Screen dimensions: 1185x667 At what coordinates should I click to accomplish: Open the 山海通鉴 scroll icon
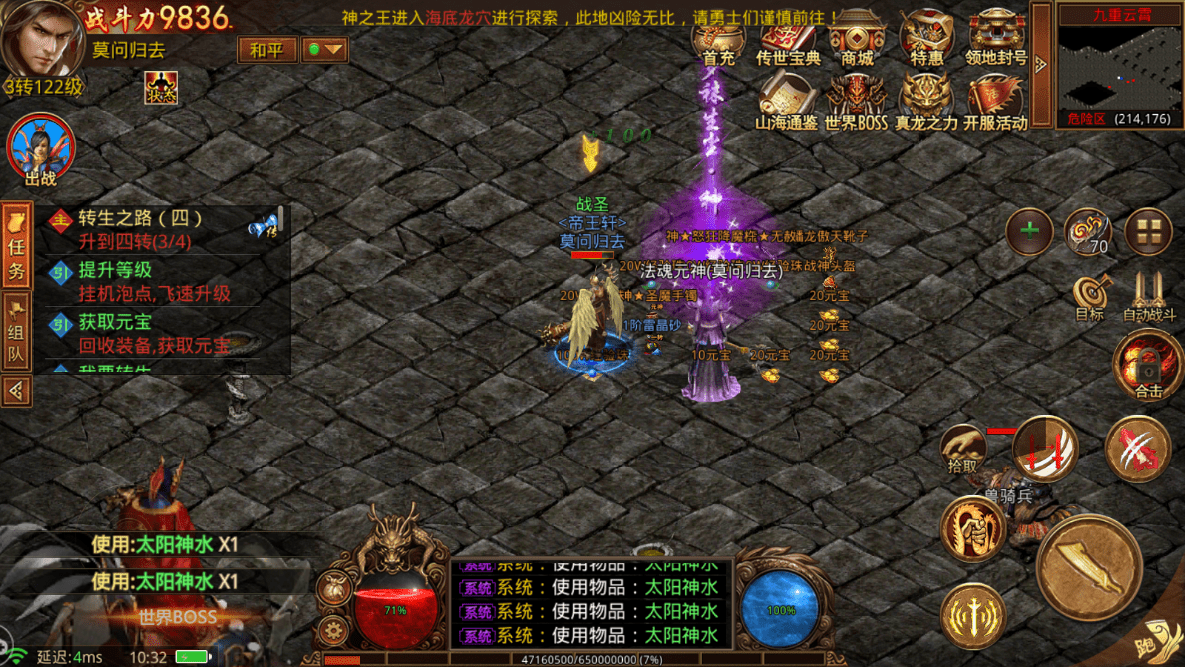[x=786, y=104]
